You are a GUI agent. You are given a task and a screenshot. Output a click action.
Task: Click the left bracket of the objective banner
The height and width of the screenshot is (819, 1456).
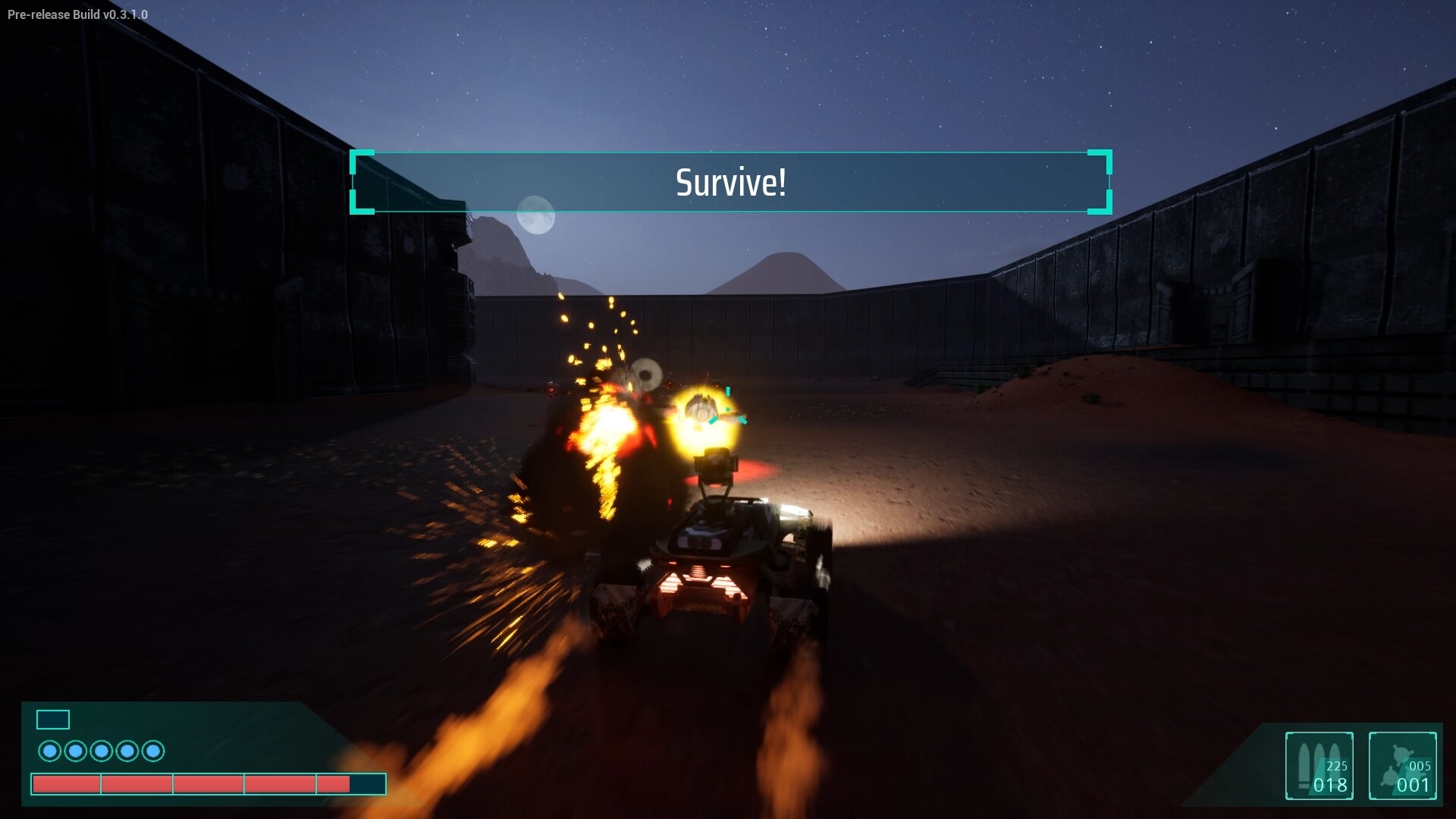coord(362,183)
